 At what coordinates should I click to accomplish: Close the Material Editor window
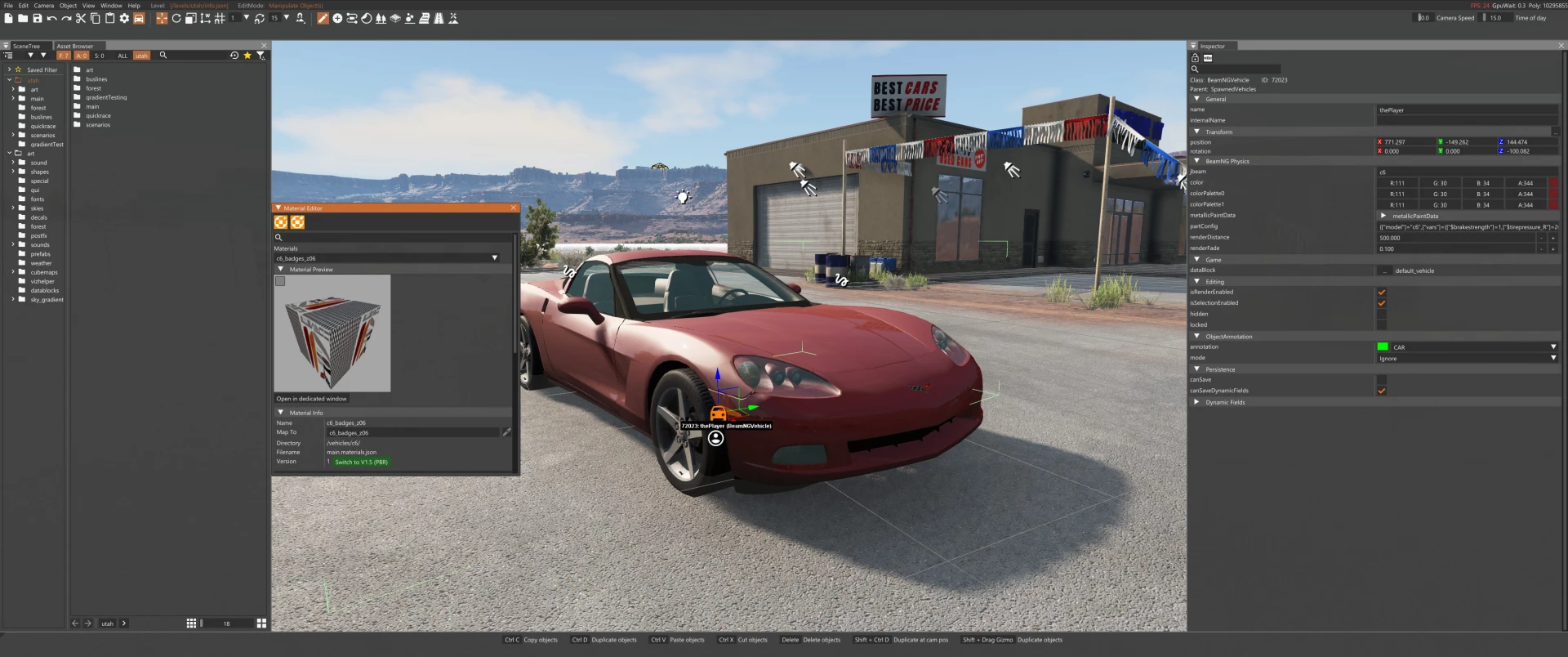[514, 208]
